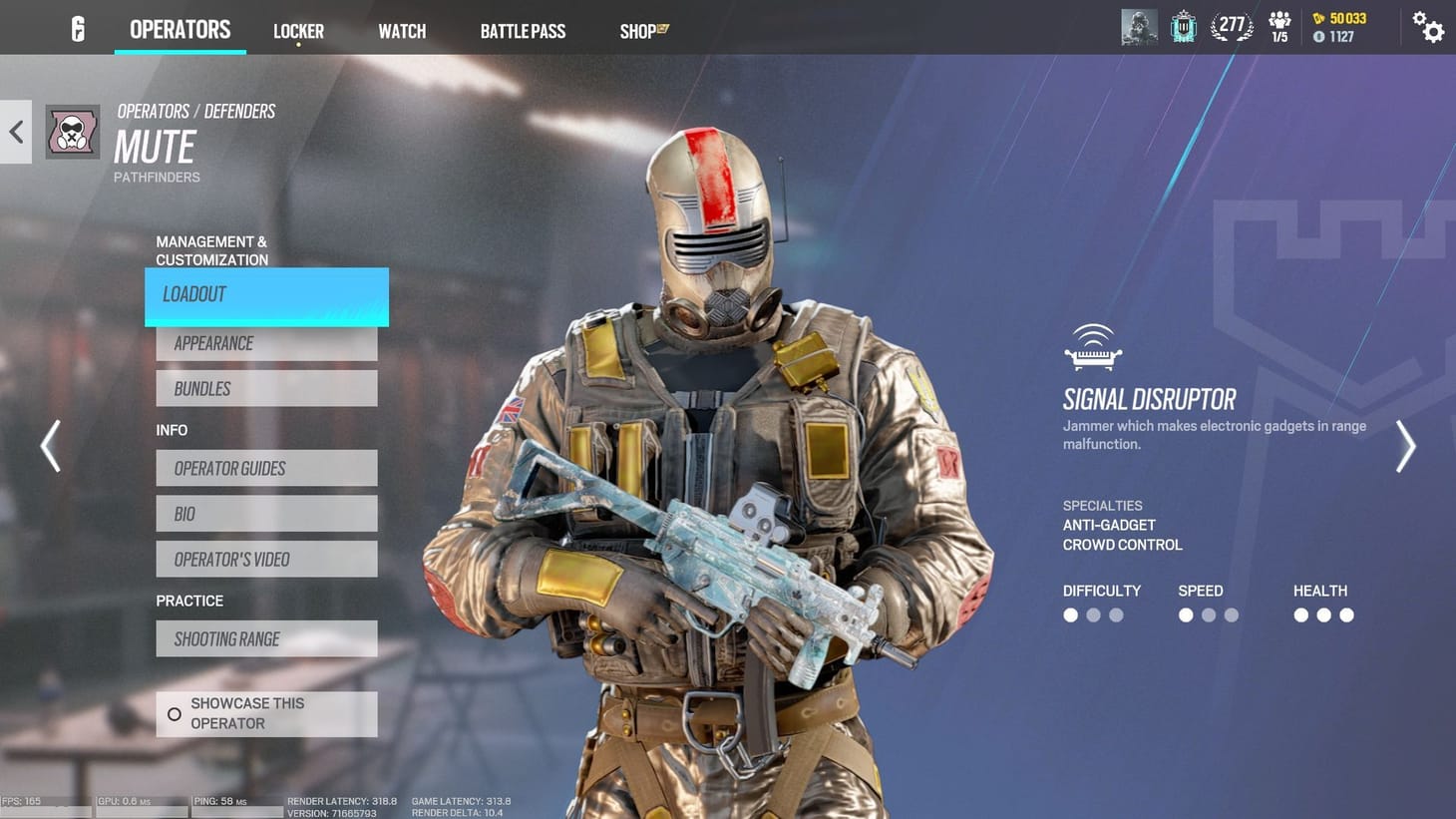Open the APPEARANCE panel
1456x819 pixels.
[265, 342]
